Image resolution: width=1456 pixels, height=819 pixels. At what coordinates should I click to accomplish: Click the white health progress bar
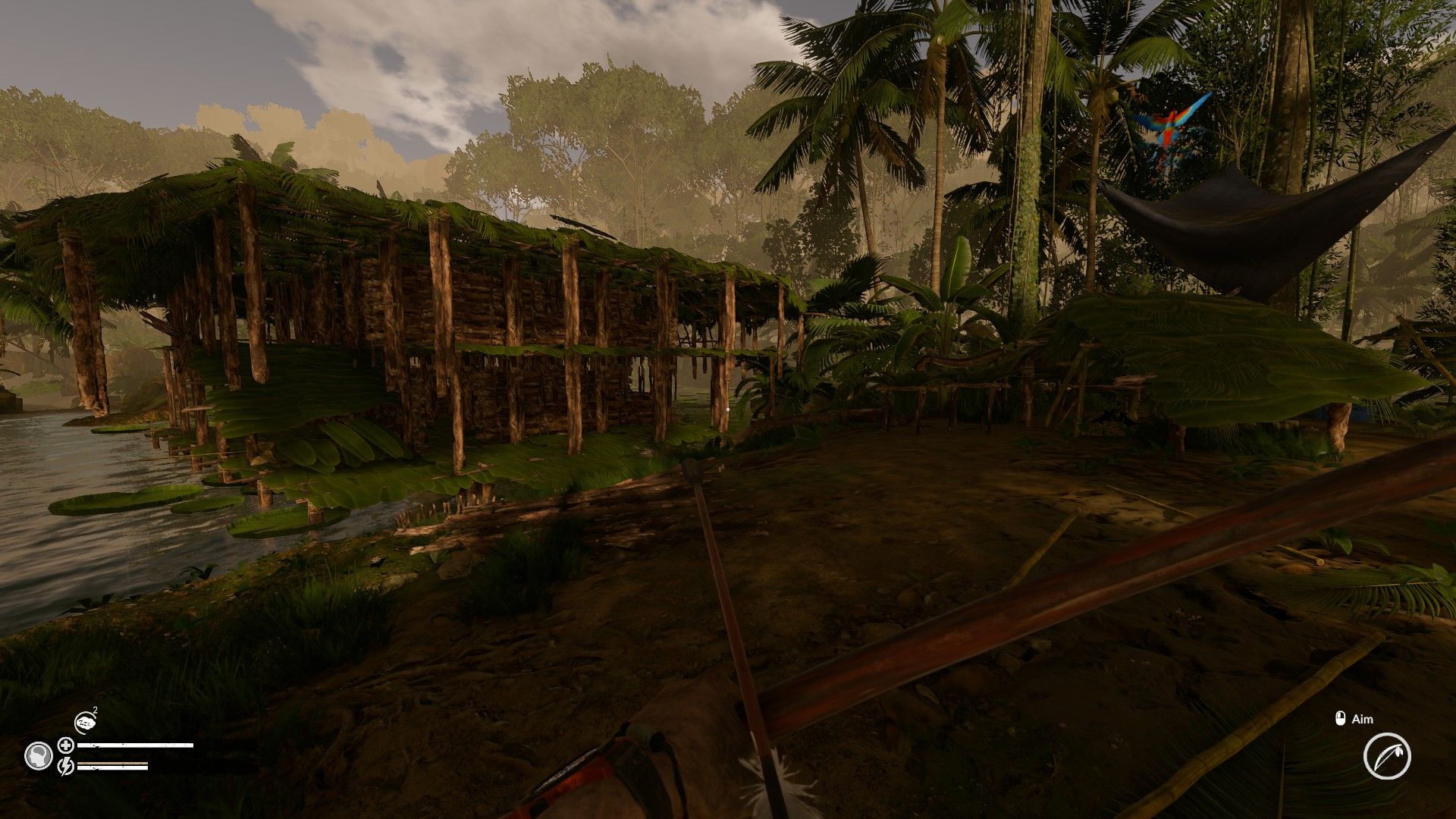point(135,745)
